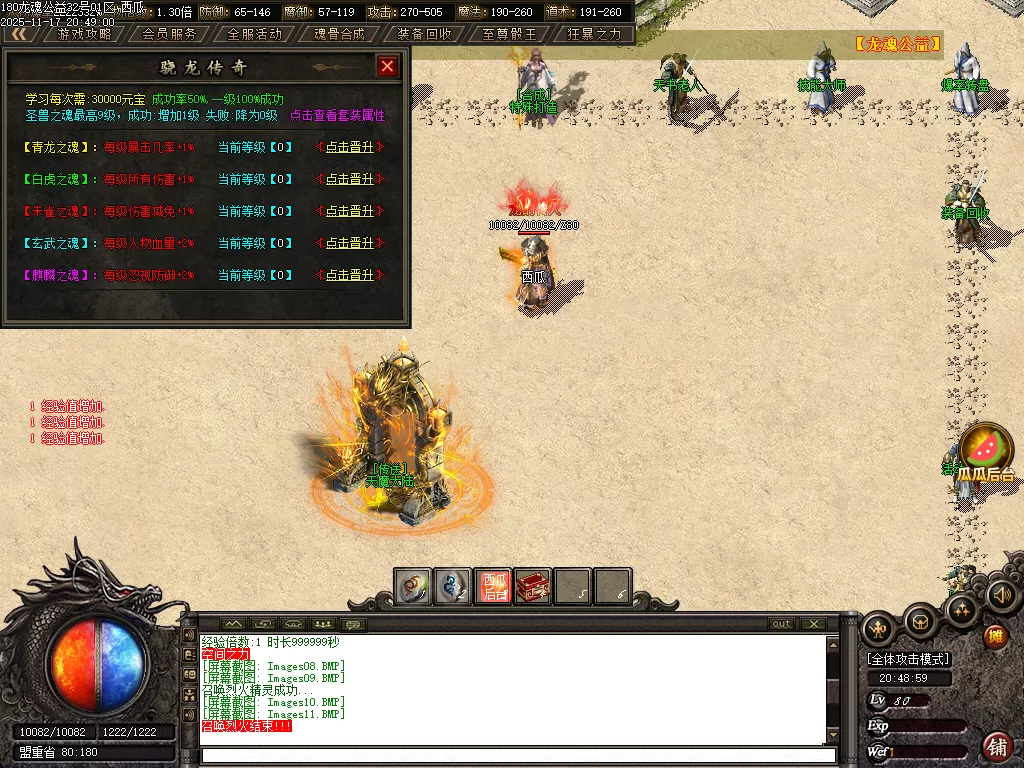
Task: Click the chat text input field
Action: pyautogui.click(x=515, y=755)
